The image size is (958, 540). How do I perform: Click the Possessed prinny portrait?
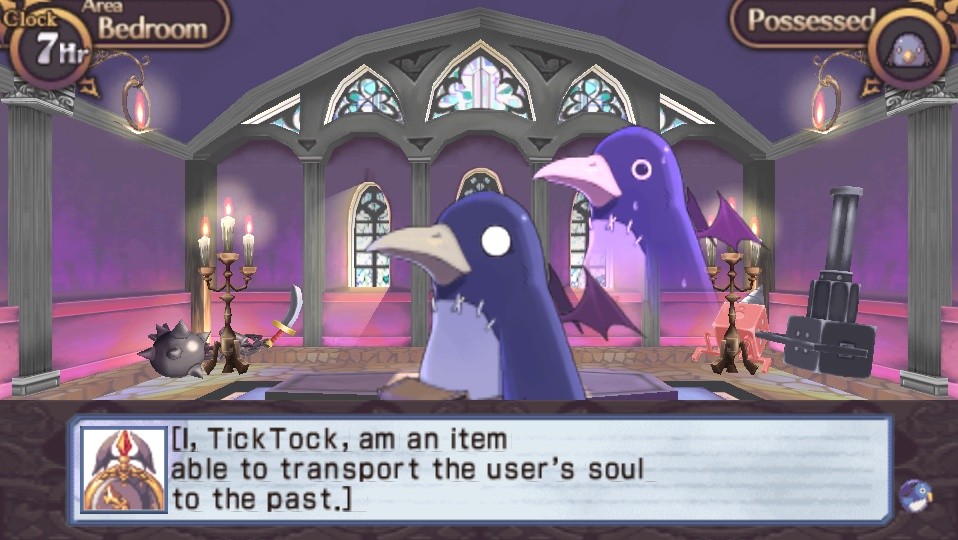[908, 45]
